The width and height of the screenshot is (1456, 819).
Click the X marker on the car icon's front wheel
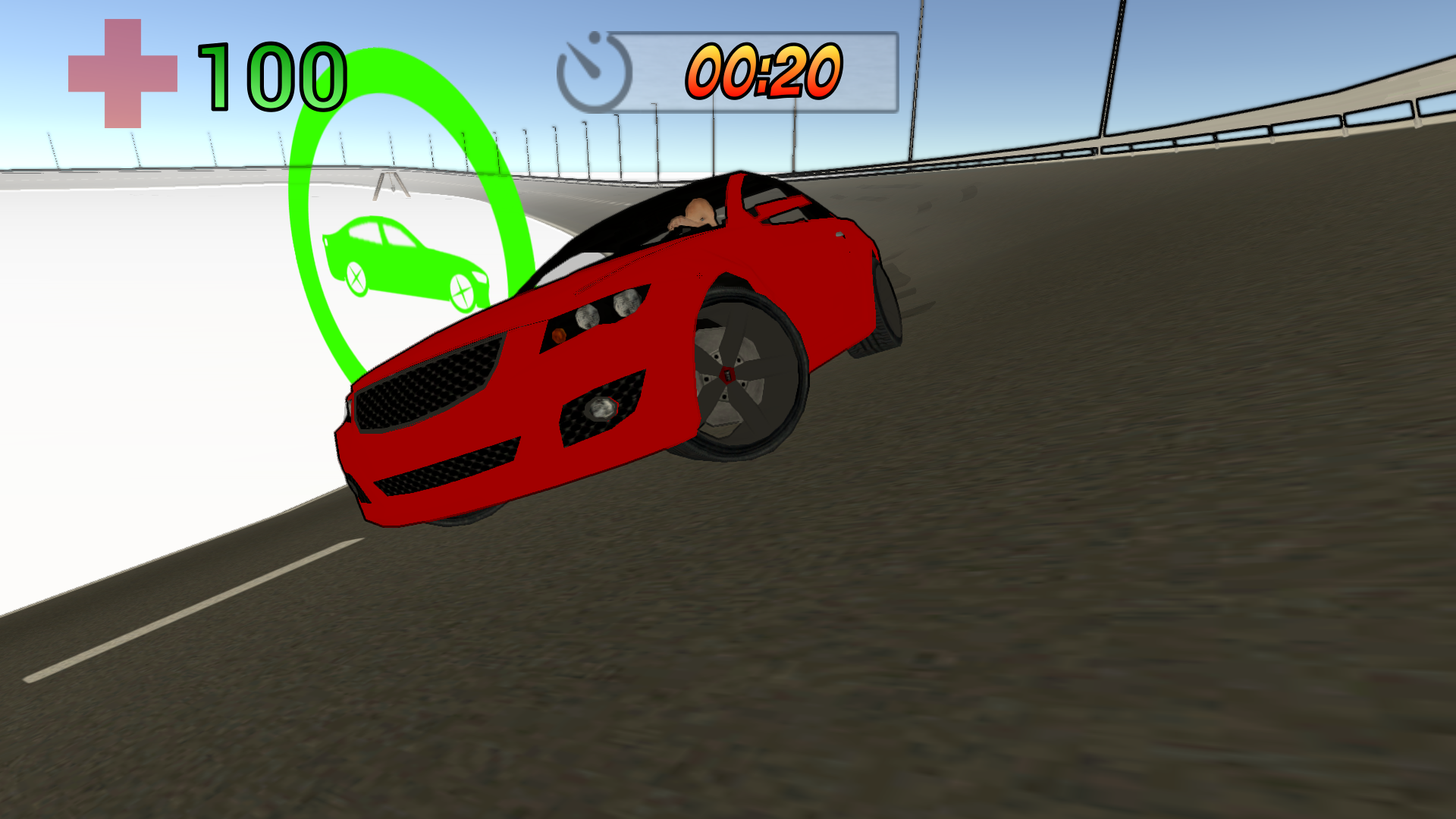coord(461,290)
